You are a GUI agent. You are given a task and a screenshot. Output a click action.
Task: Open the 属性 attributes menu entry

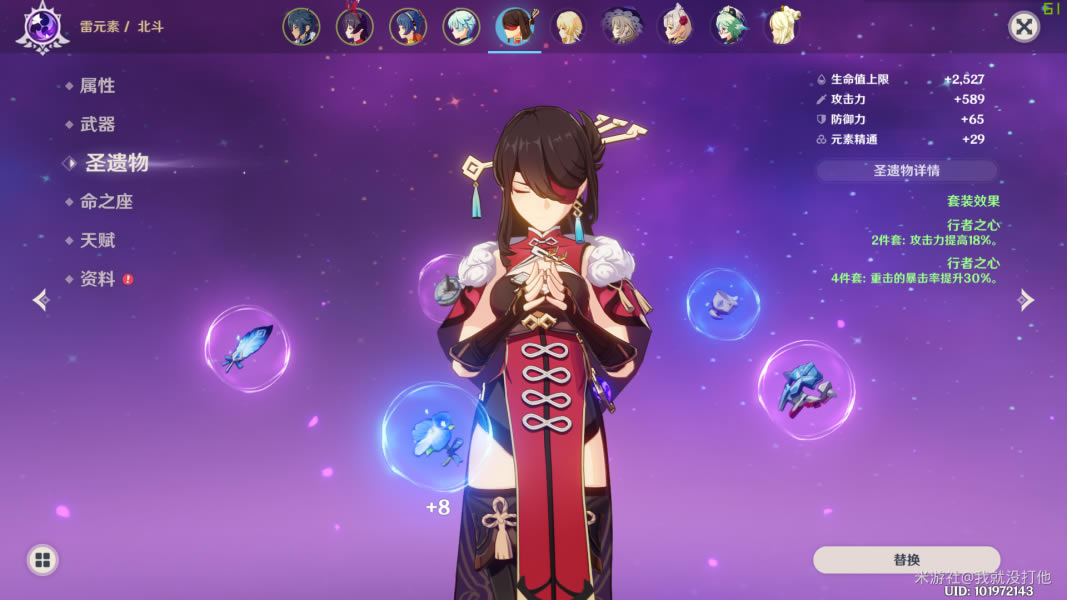97,86
